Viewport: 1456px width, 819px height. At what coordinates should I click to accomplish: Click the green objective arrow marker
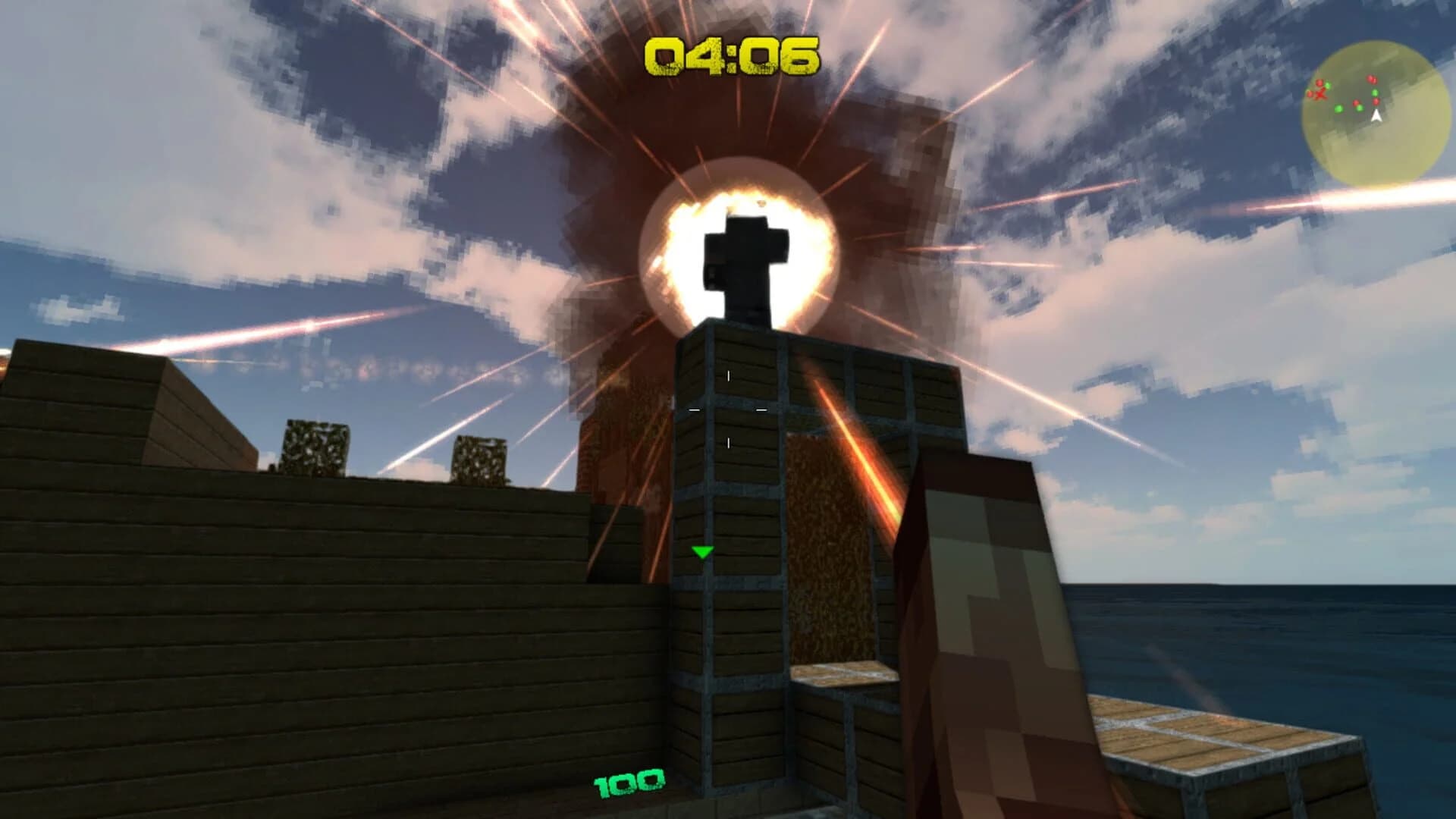pyautogui.click(x=701, y=553)
